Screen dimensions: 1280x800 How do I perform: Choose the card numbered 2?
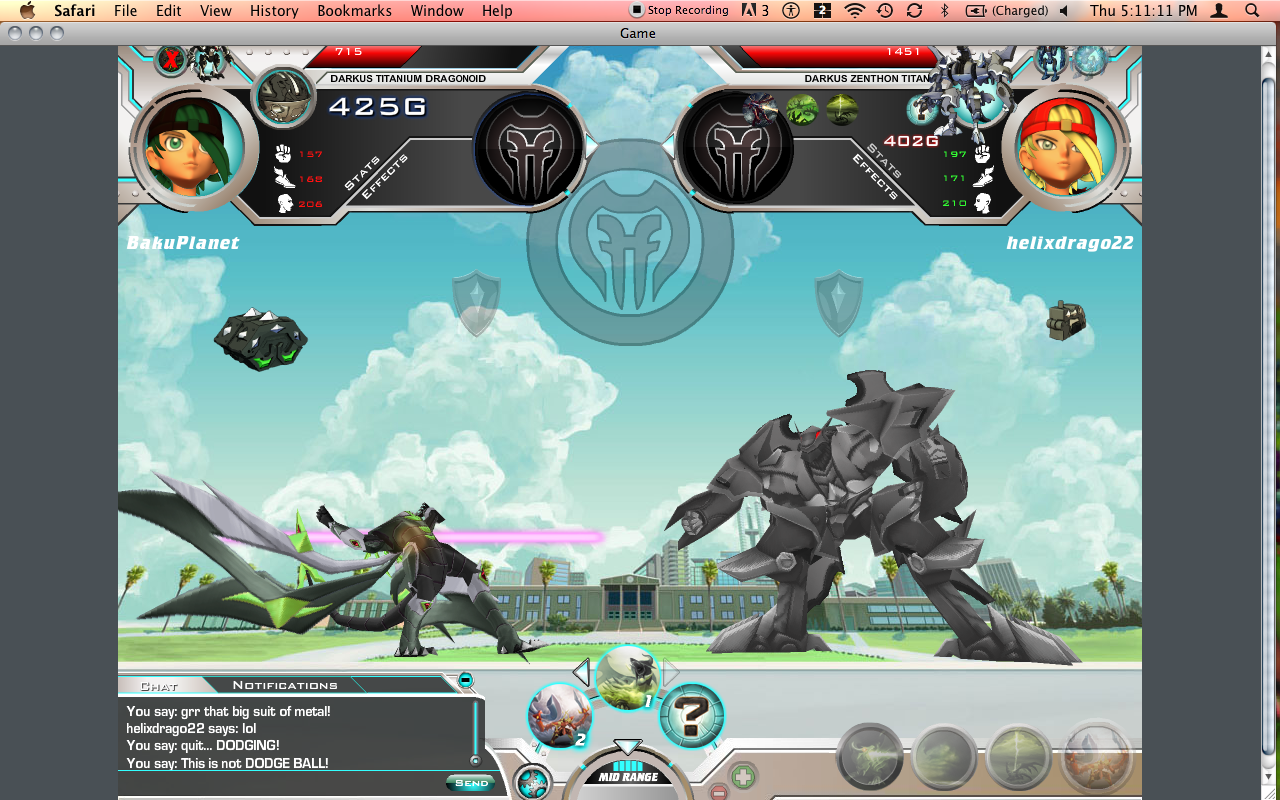[559, 716]
